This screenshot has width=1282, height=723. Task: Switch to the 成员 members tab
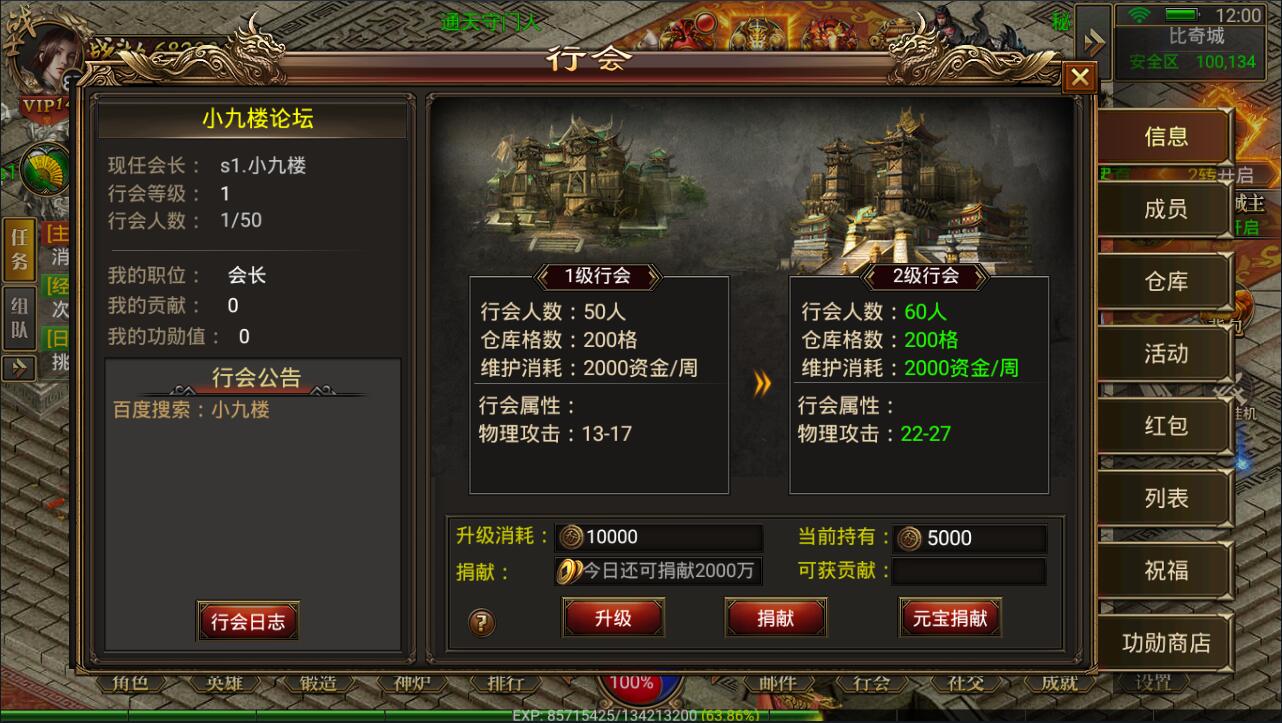1165,209
